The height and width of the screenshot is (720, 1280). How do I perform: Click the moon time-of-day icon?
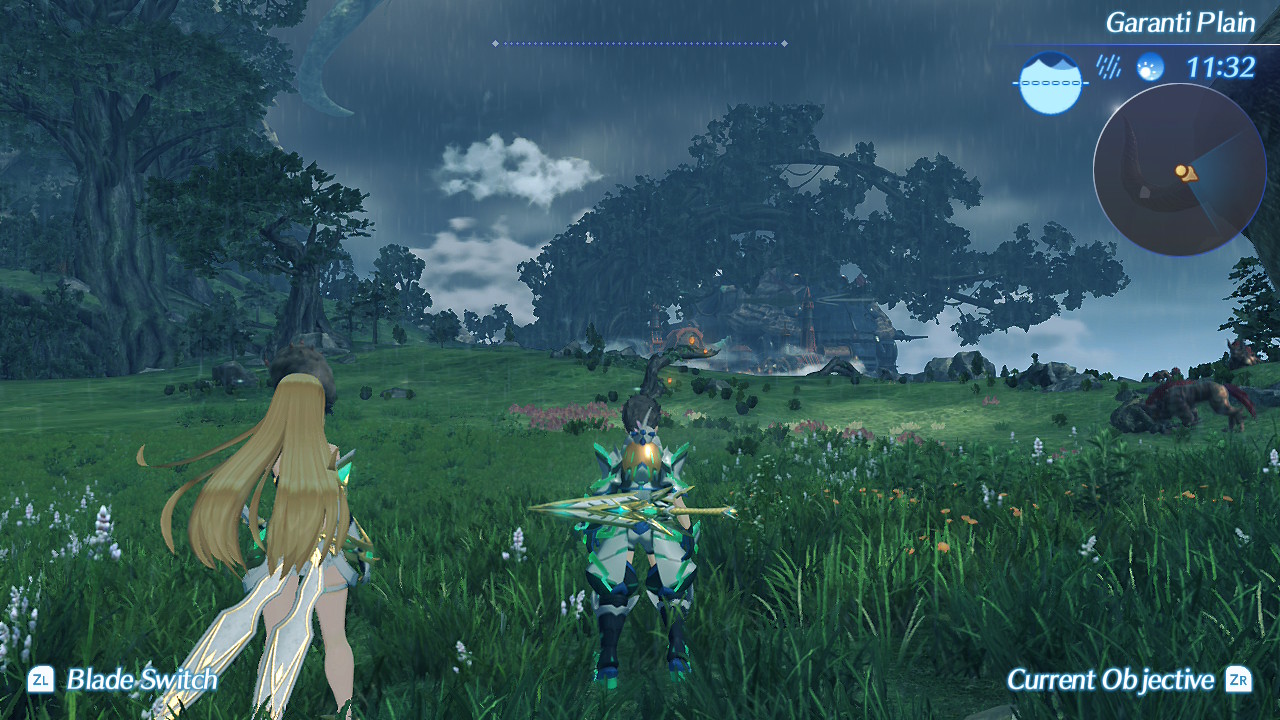[x=1150, y=67]
